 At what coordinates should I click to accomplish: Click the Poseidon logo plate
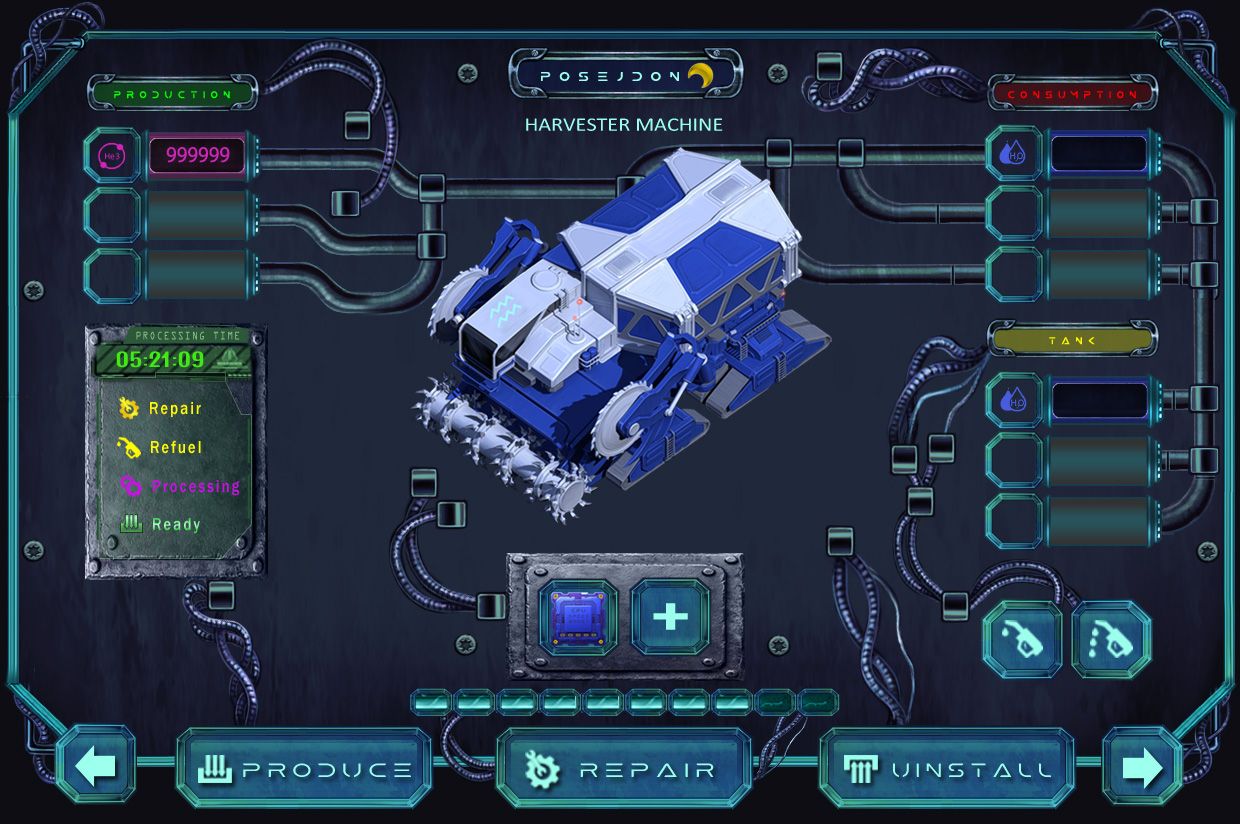pyautogui.click(x=625, y=75)
